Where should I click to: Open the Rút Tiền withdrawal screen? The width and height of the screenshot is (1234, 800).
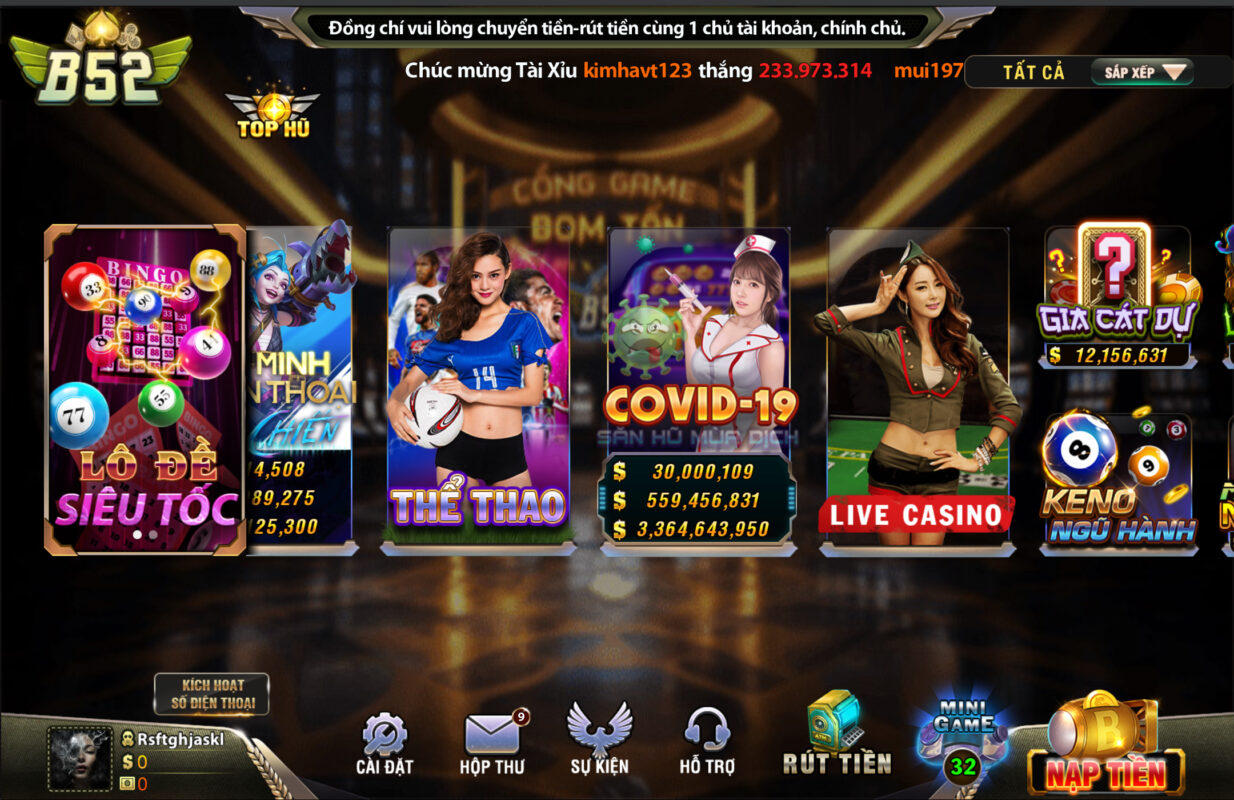(836, 736)
